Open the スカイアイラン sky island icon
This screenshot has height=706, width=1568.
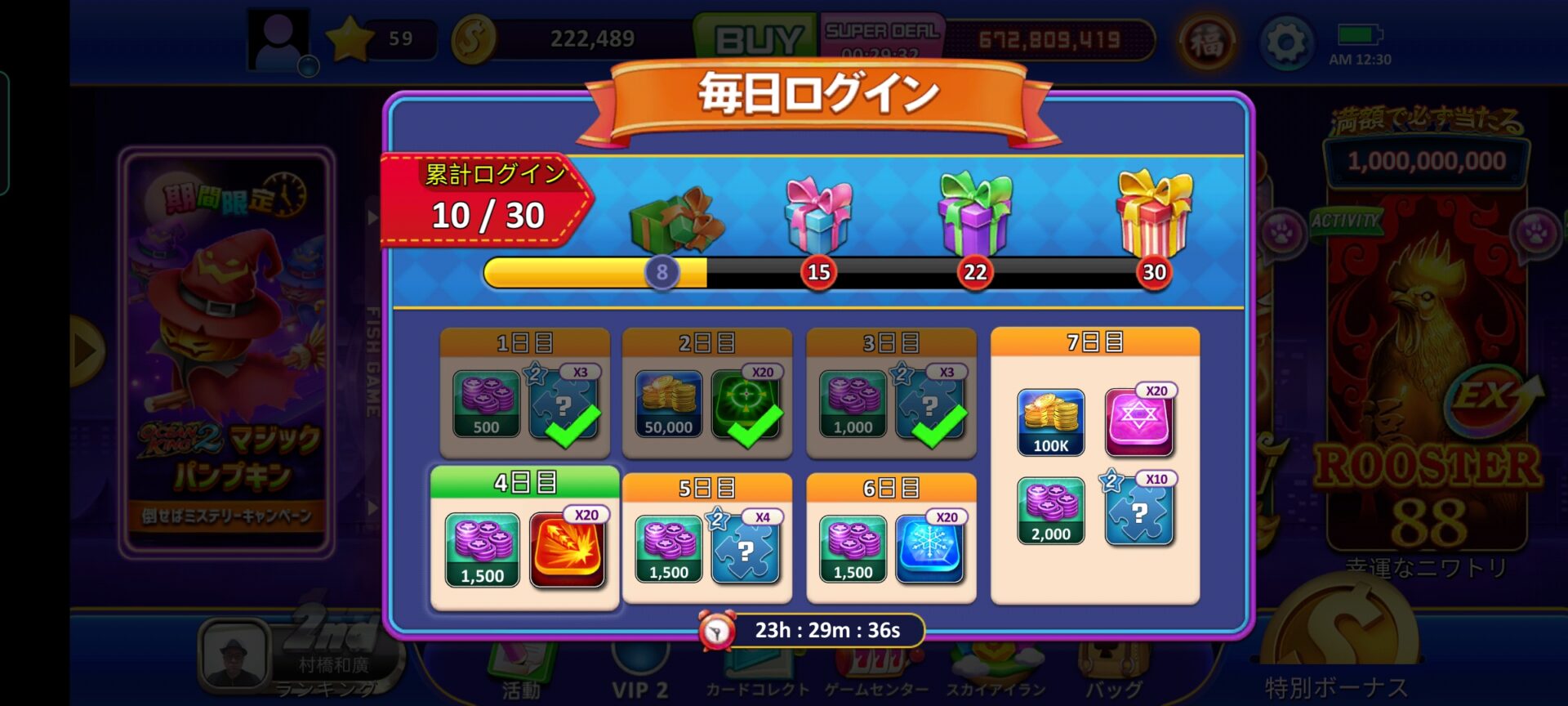[x=993, y=662]
